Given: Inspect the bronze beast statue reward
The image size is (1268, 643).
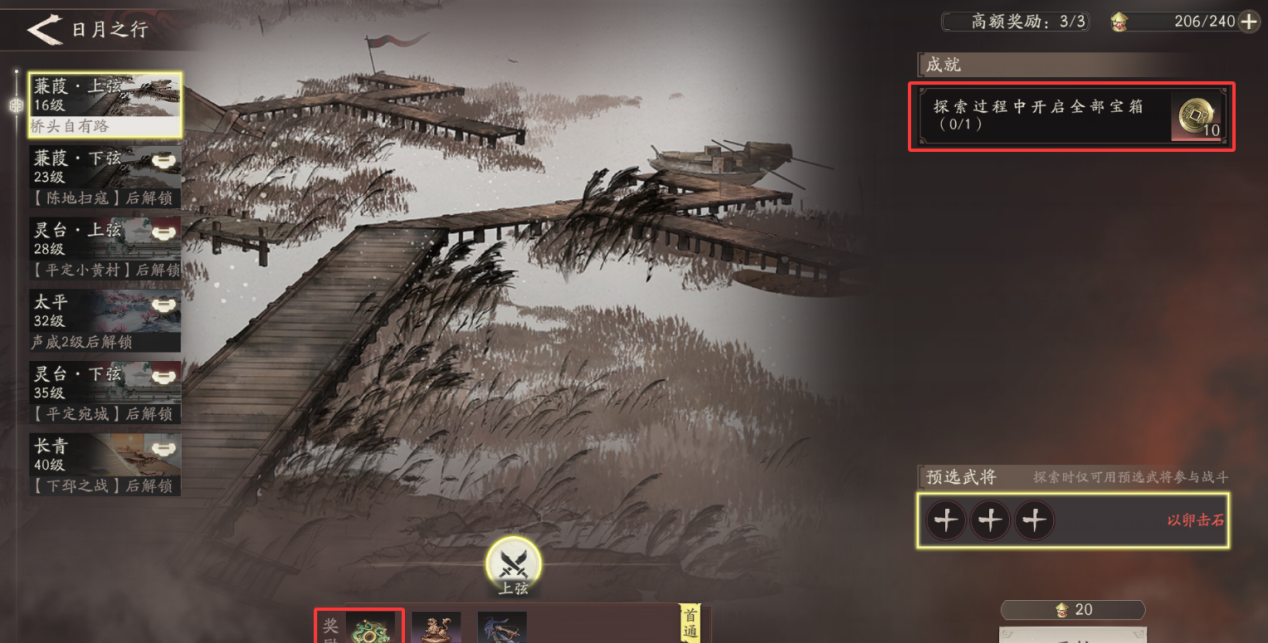Looking at the screenshot, I should pos(436,627).
